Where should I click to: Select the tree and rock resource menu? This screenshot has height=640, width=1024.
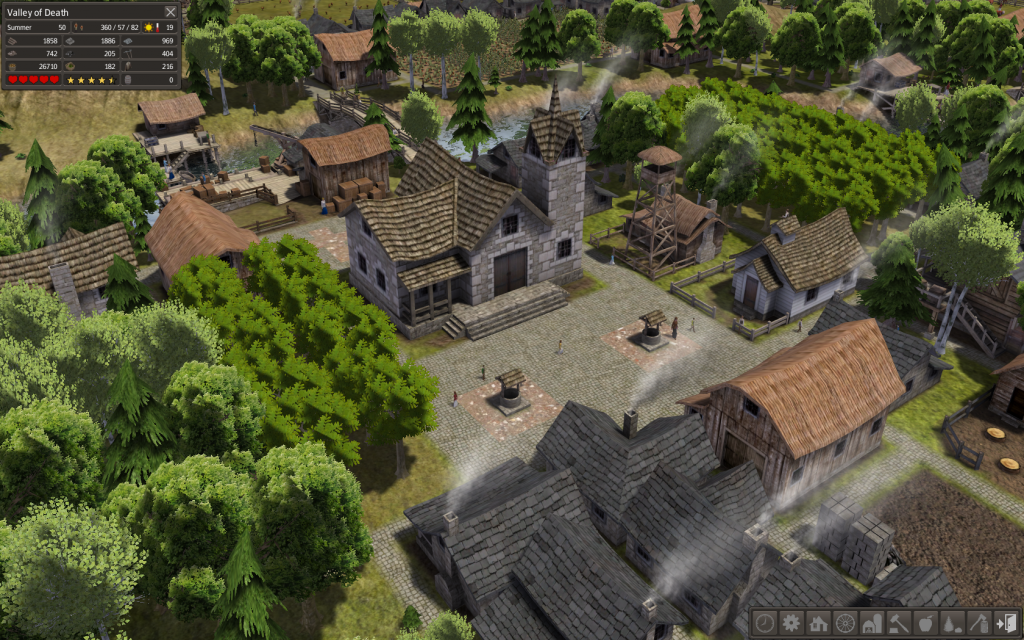(953, 622)
